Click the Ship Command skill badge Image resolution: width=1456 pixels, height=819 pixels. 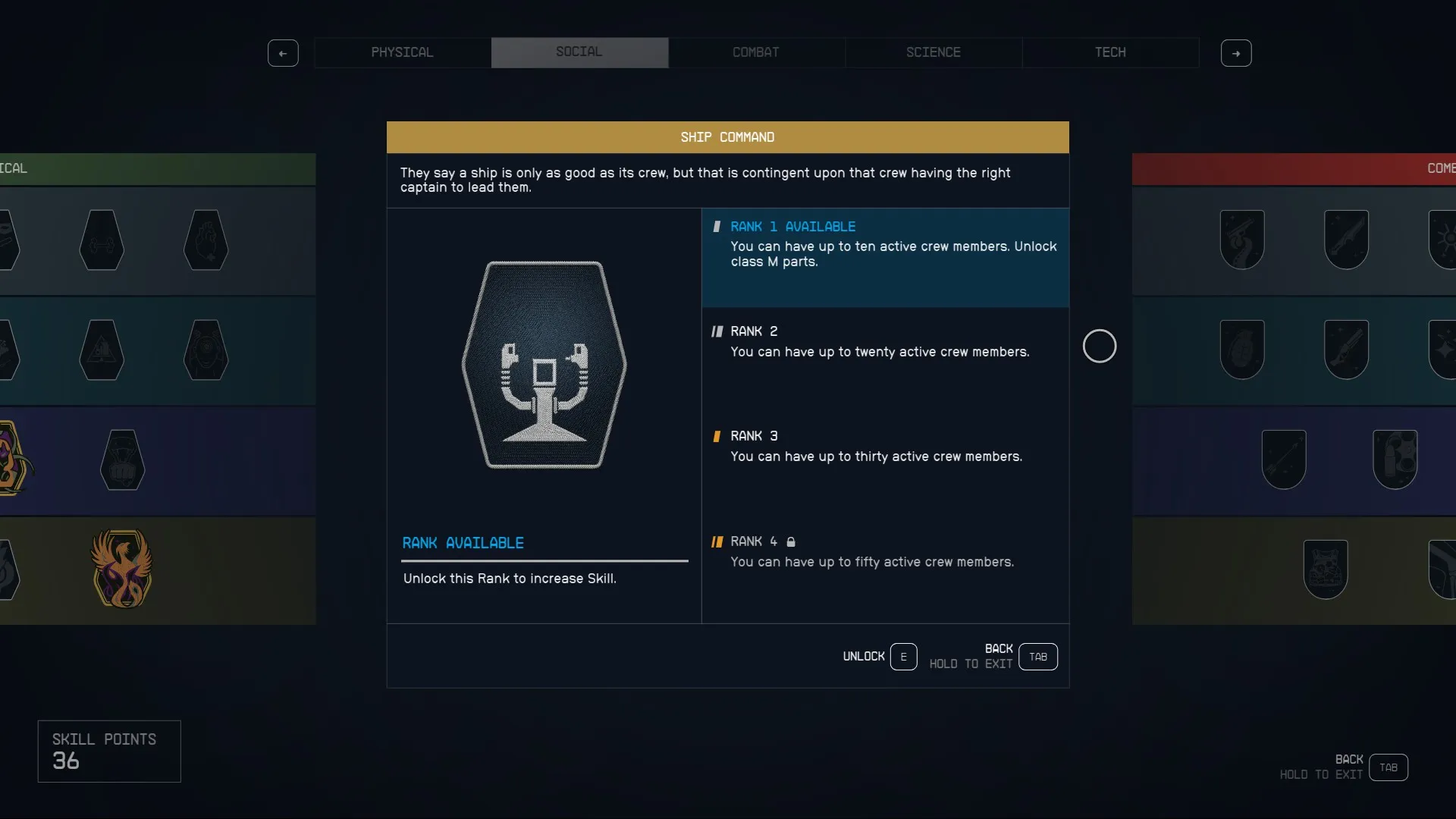click(544, 365)
